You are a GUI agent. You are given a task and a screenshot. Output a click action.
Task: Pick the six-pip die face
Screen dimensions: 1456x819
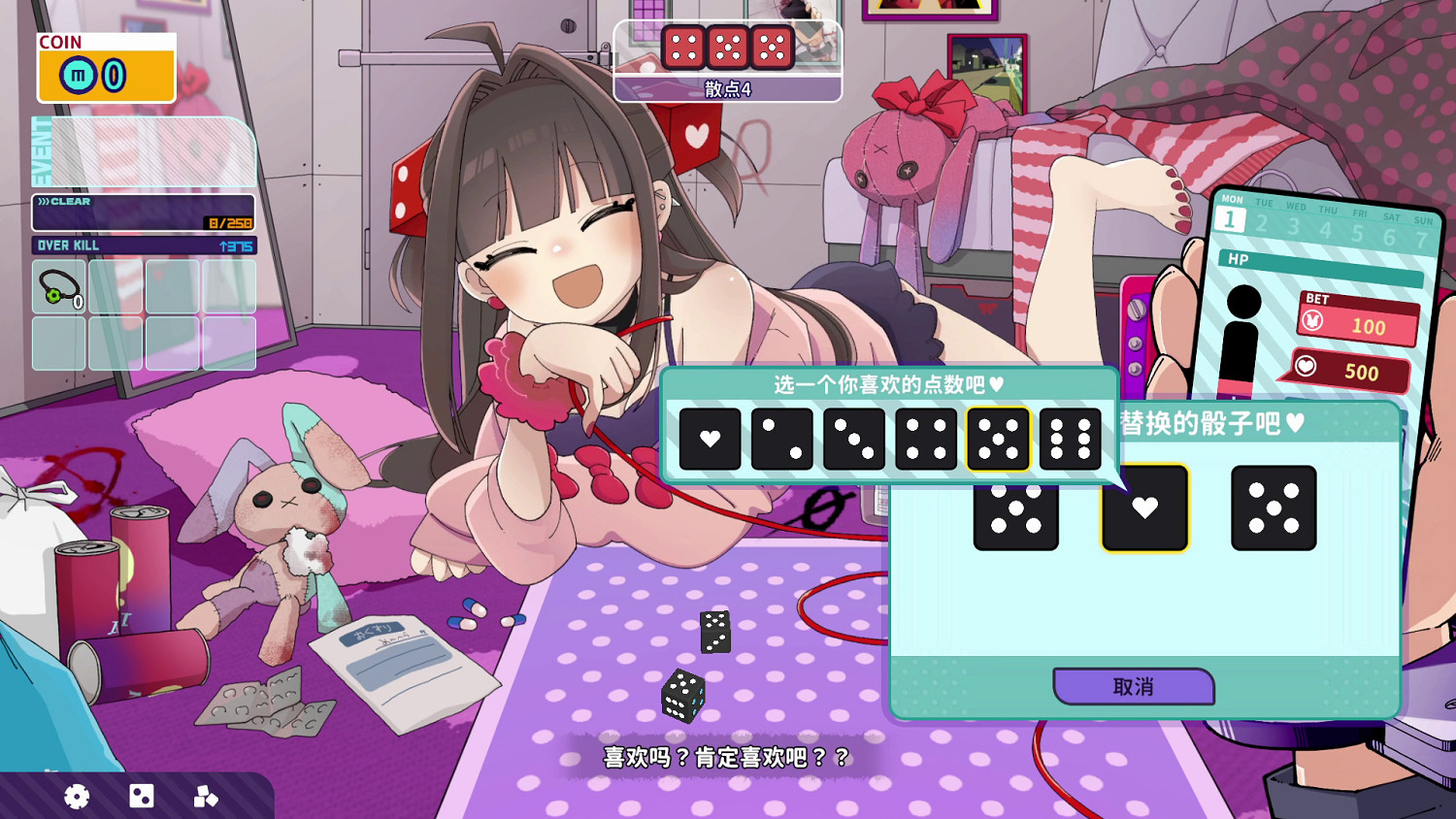pos(1071,438)
